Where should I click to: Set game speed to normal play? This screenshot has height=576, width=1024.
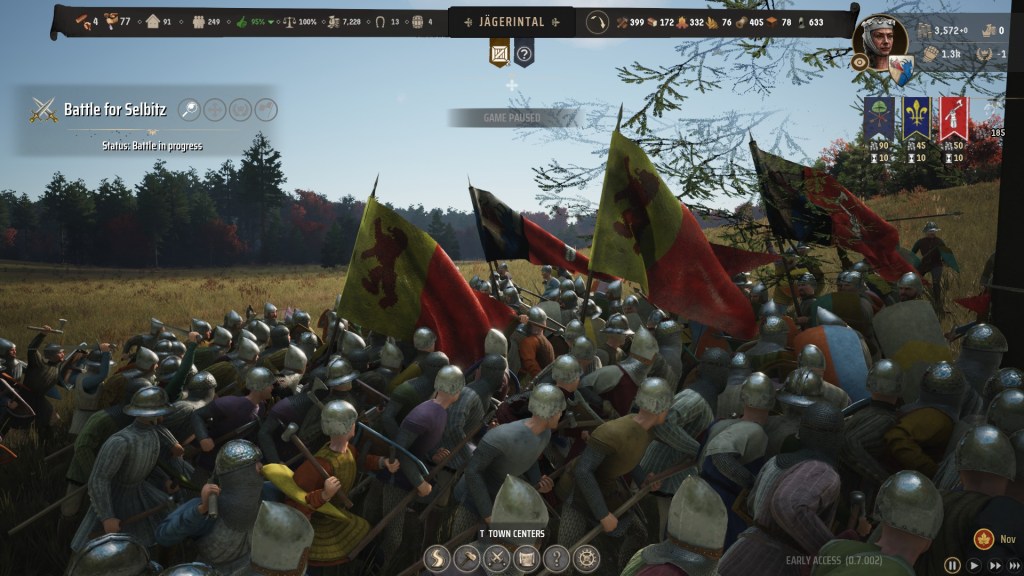coord(973,565)
